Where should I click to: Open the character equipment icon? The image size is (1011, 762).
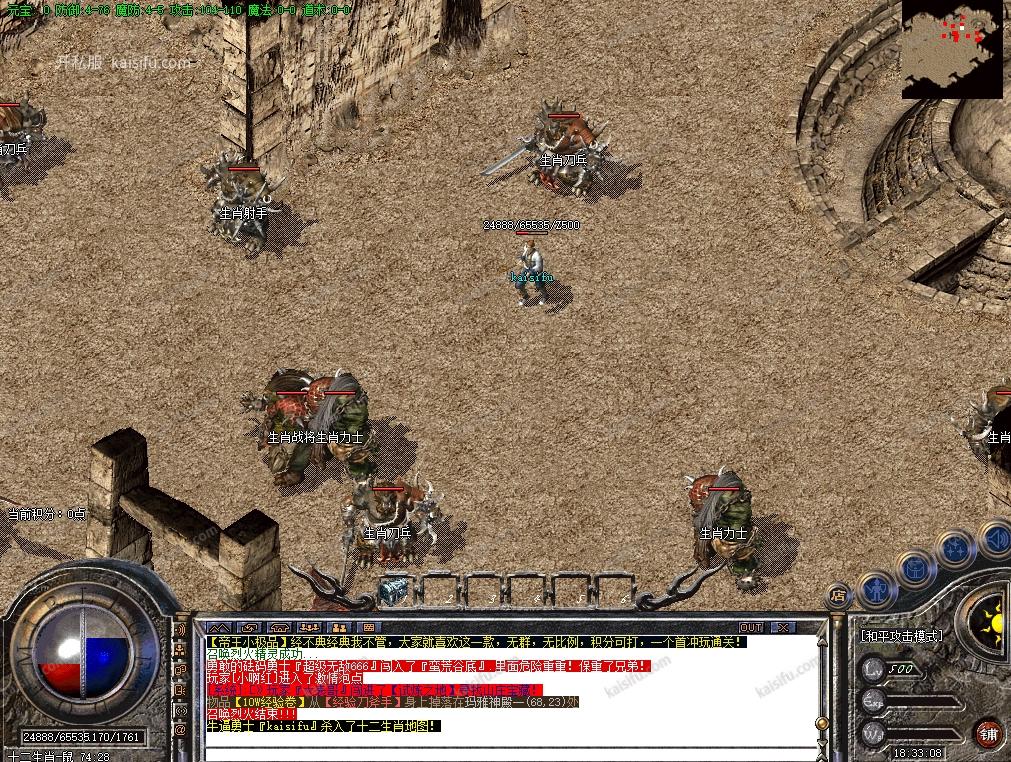[877, 589]
